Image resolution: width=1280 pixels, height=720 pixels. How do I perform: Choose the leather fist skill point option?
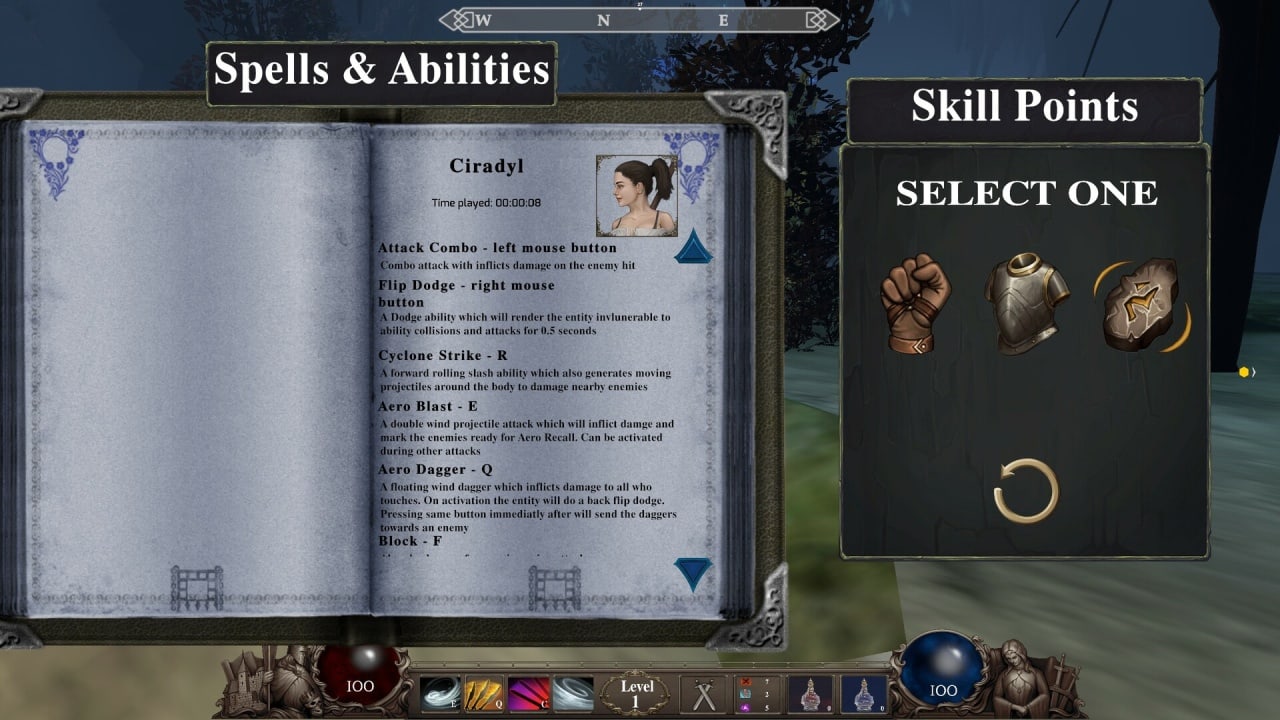coord(914,303)
